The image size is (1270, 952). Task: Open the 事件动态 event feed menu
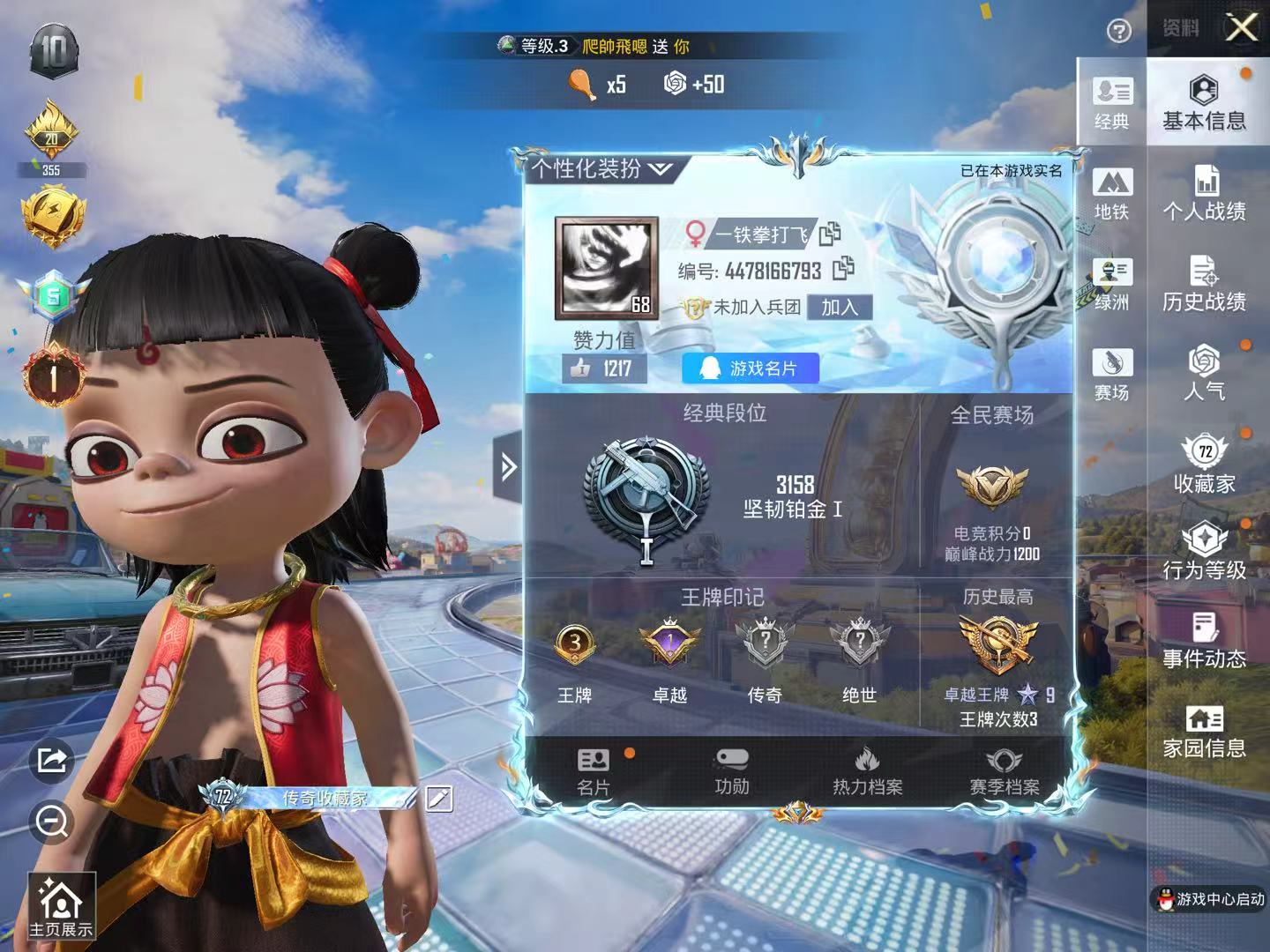click(1205, 641)
